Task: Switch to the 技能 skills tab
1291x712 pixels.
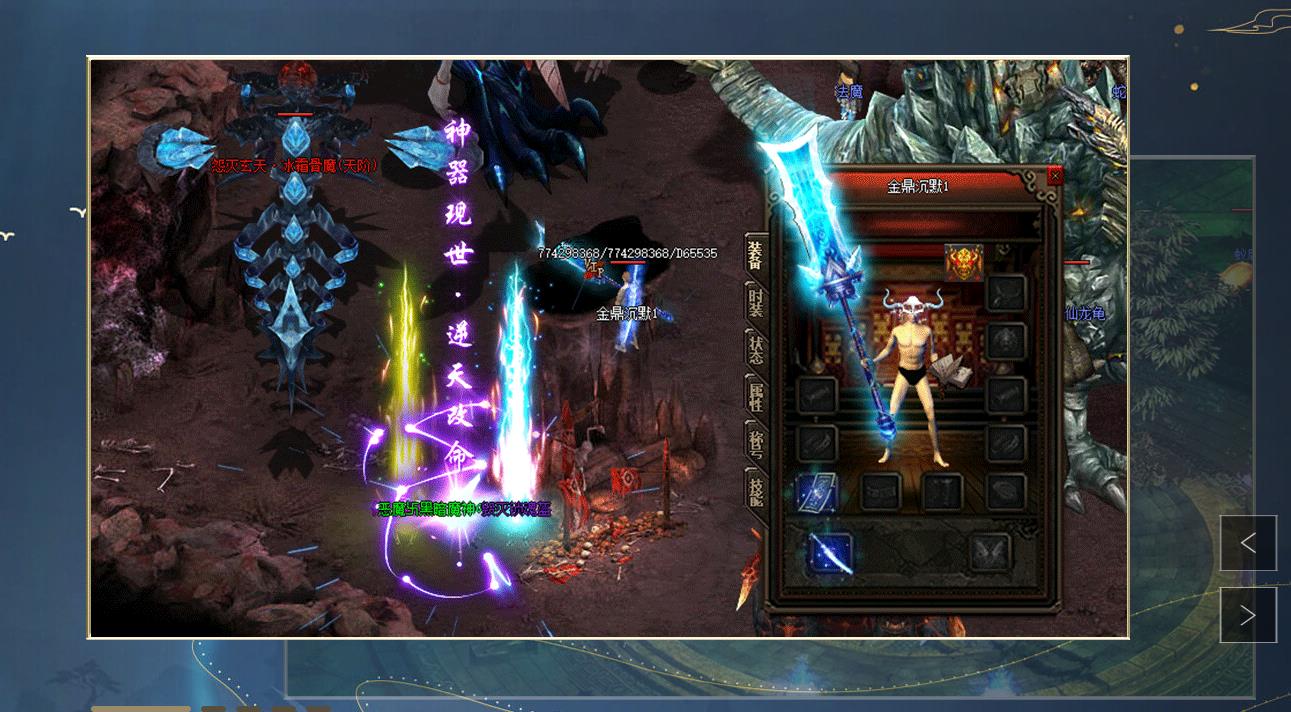Action: coord(756,489)
